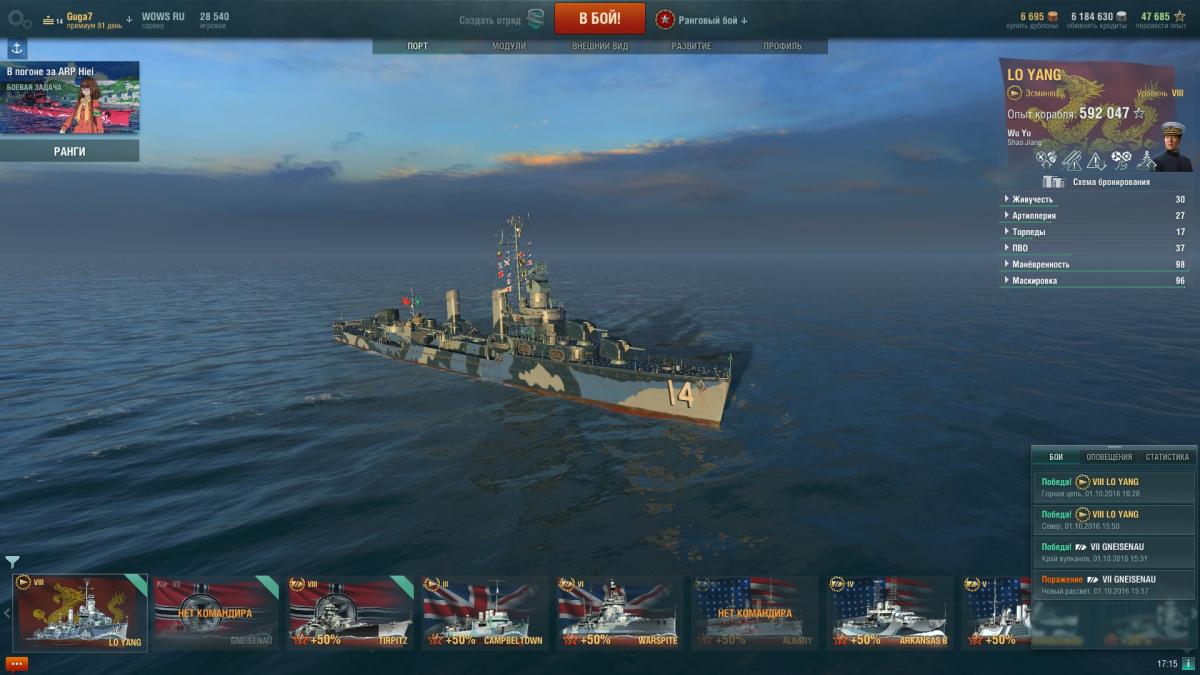Show the ПРОФИЛЬ tab
Image resolution: width=1200 pixels, height=675 pixels.
[782, 47]
